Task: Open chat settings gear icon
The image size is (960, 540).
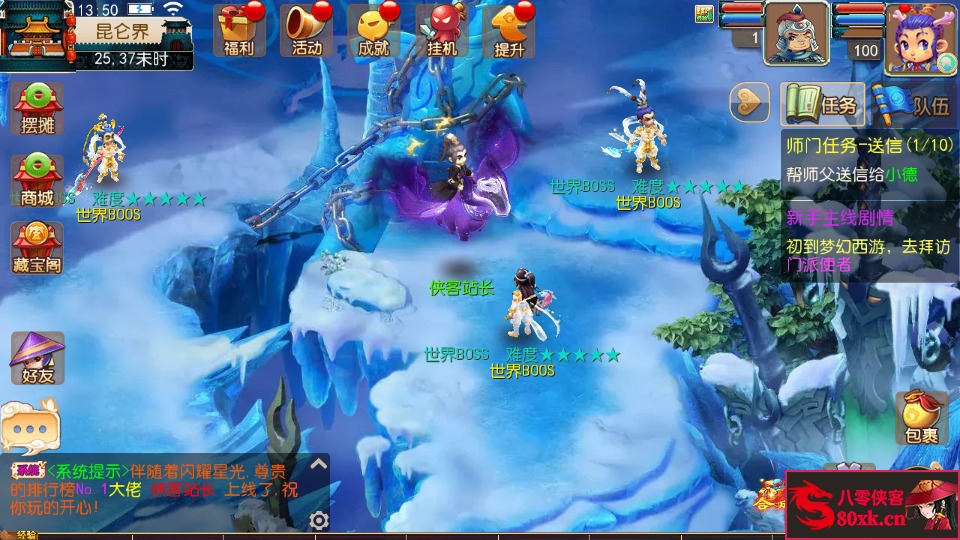Action: [319, 520]
